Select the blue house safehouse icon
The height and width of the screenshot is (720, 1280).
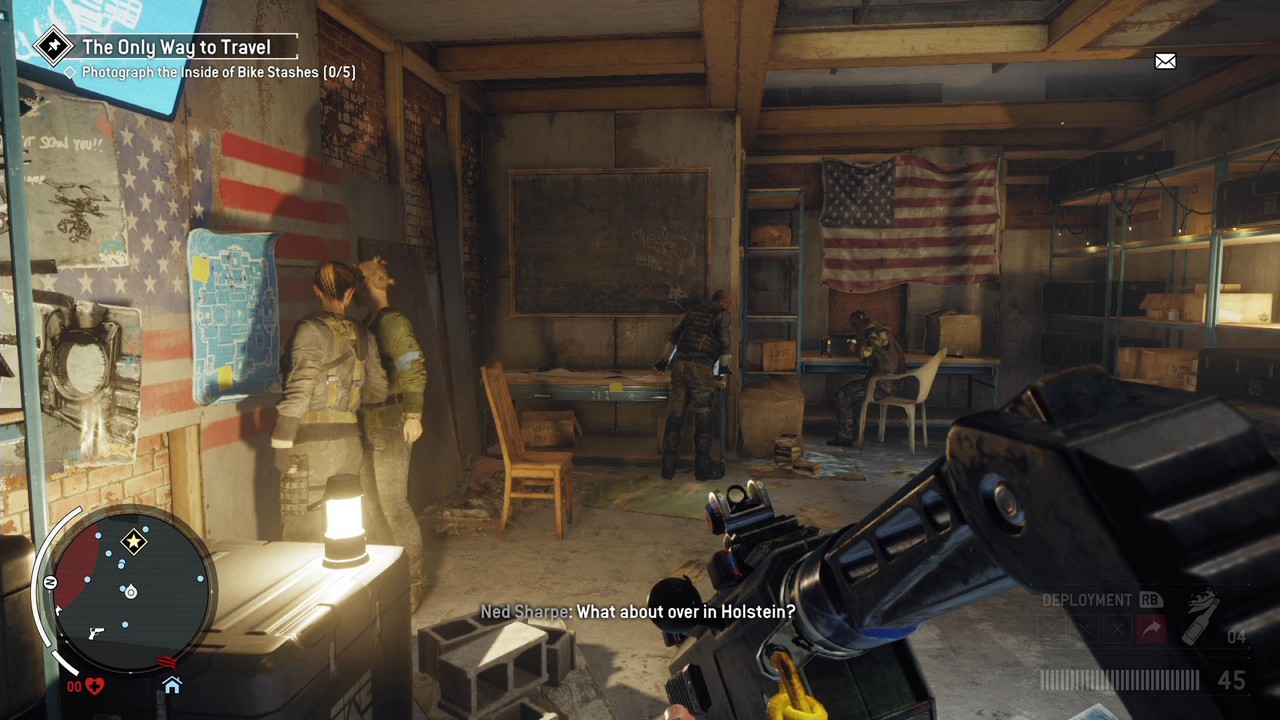coord(172,685)
